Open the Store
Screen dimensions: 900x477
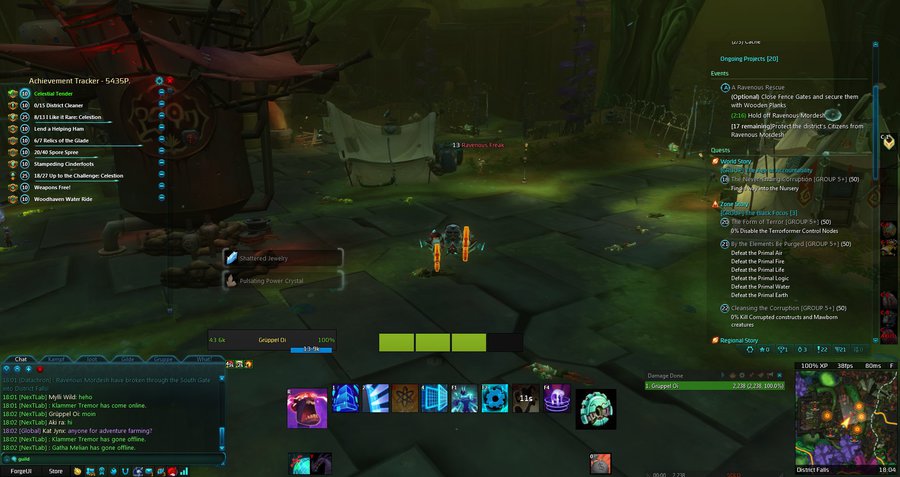tap(56, 470)
